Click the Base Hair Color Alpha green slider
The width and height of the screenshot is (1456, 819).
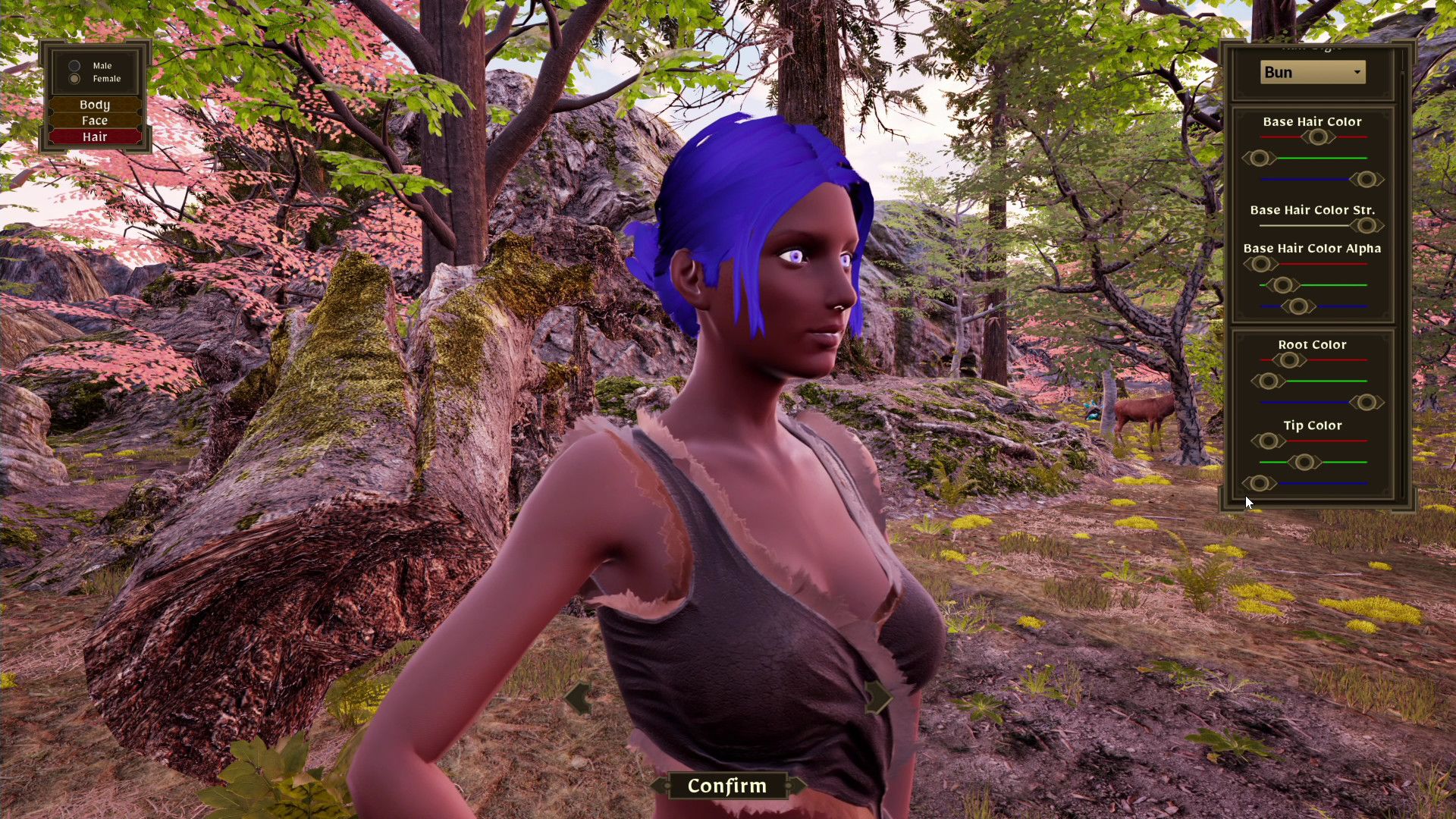pyautogui.click(x=1282, y=285)
